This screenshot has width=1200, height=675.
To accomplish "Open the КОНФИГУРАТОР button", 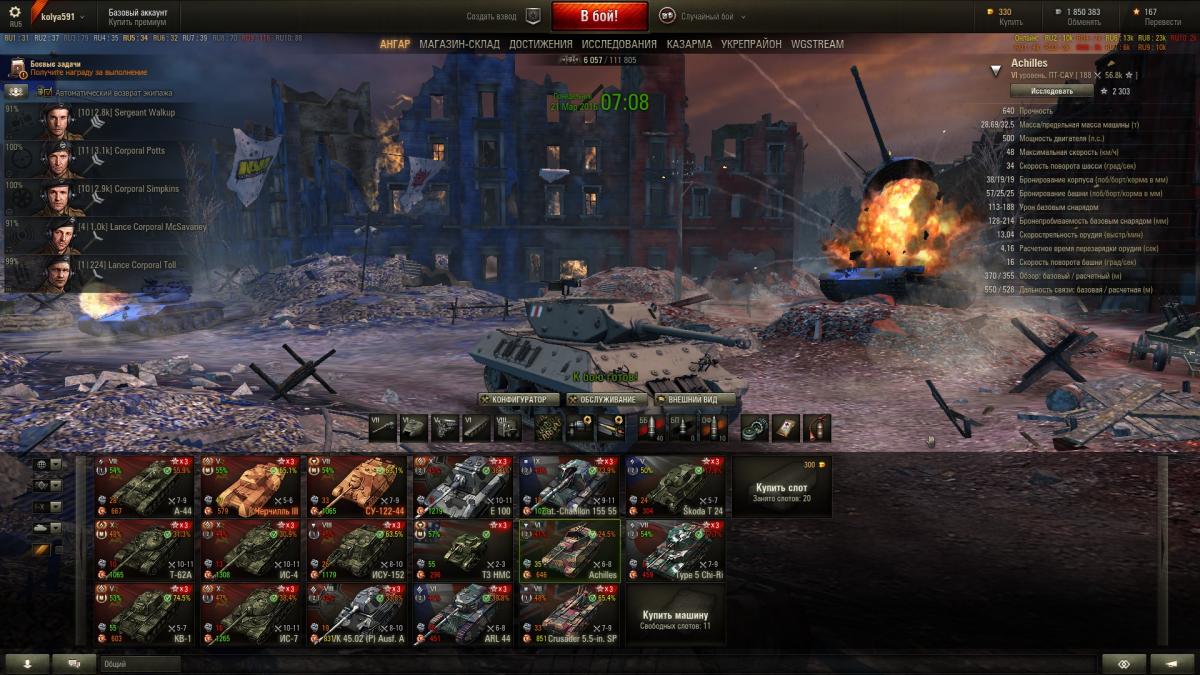I will 514,399.
